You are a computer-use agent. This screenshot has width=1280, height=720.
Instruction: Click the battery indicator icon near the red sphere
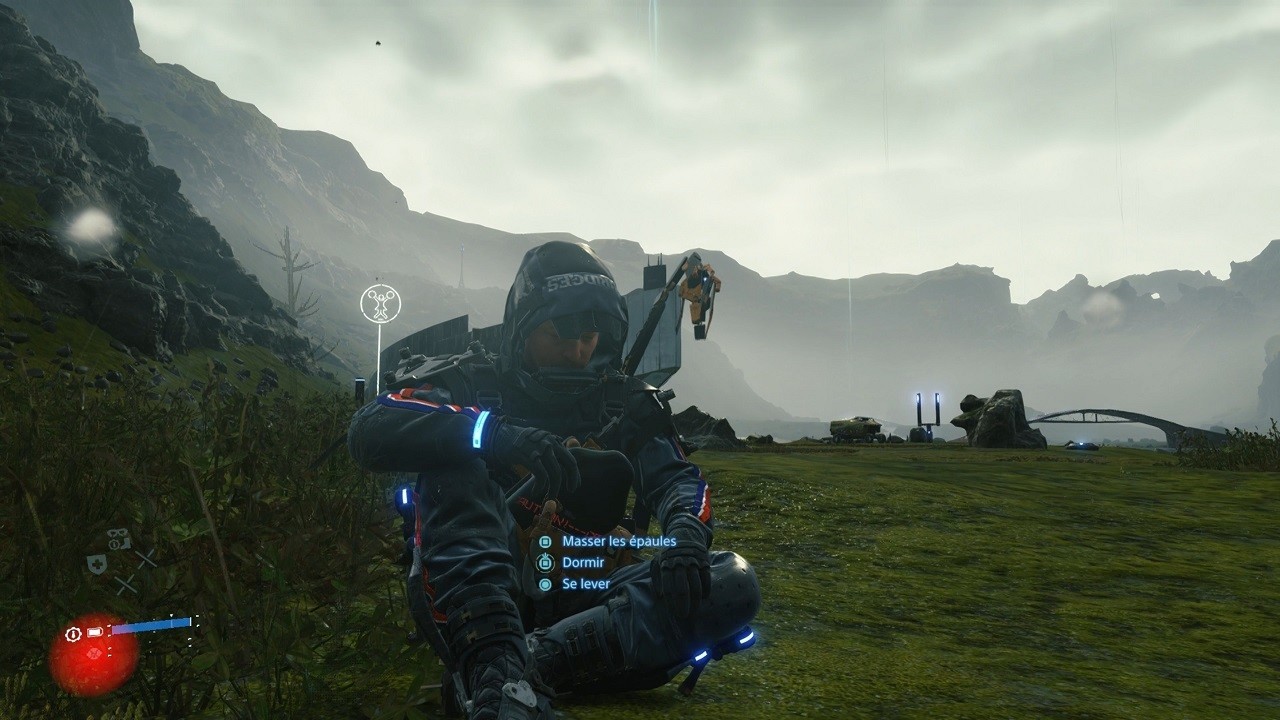point(93,631)
